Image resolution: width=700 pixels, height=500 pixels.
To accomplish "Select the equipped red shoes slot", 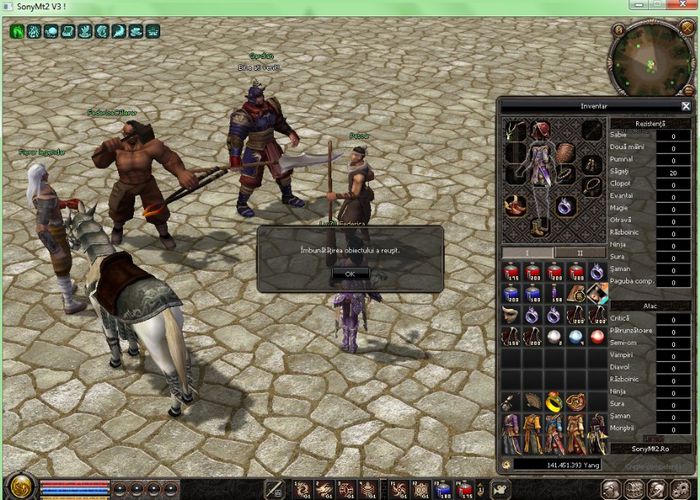I will (517, 206).
